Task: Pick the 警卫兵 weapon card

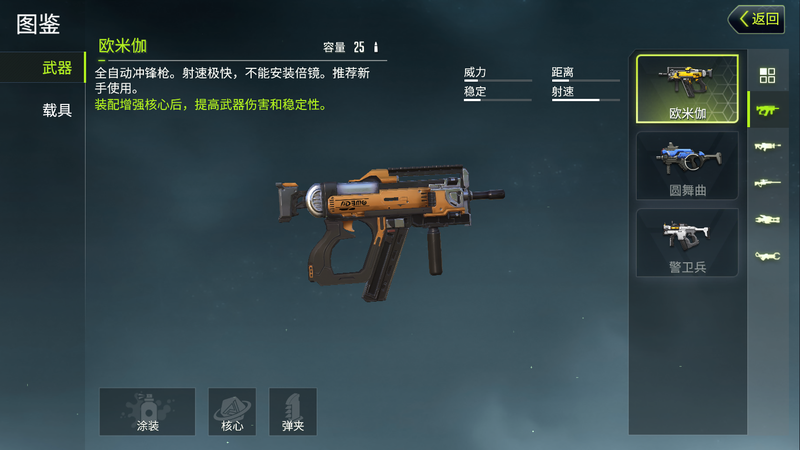Action: tap(687, 242)
